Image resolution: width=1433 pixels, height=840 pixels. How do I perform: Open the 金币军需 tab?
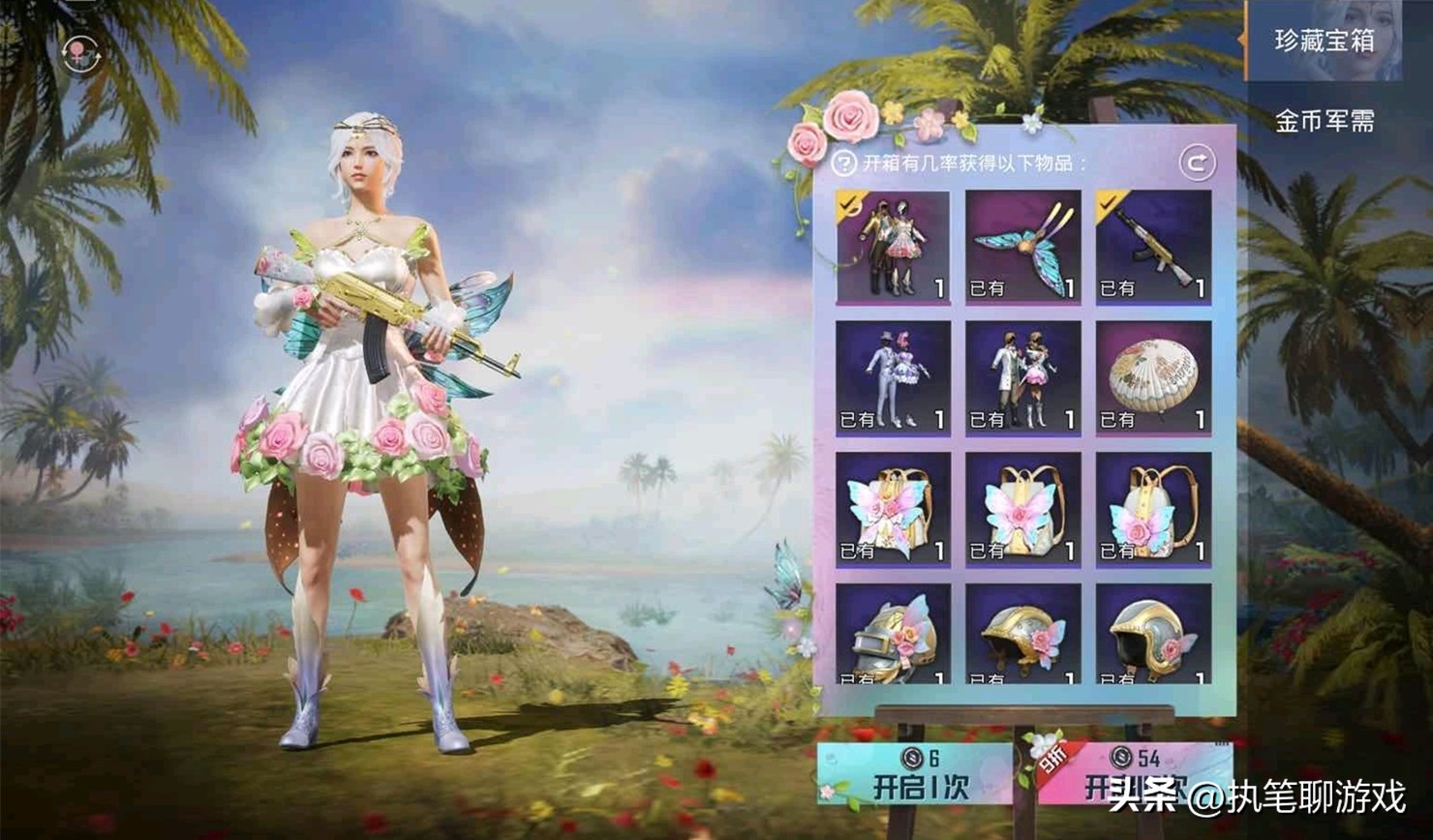coord(1323,121)
